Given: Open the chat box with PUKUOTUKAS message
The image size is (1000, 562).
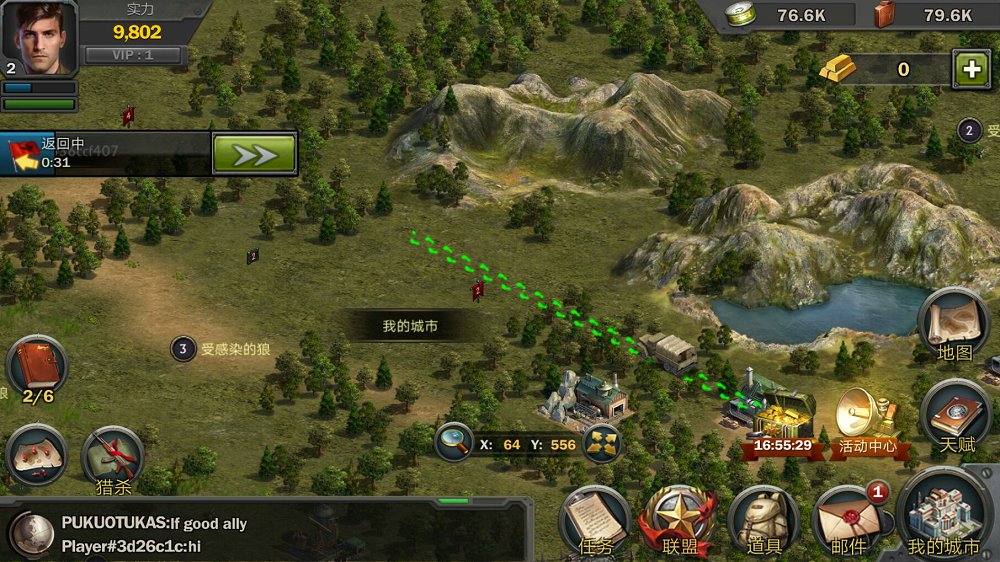Looking at the screenshot, I should point(280,534).
